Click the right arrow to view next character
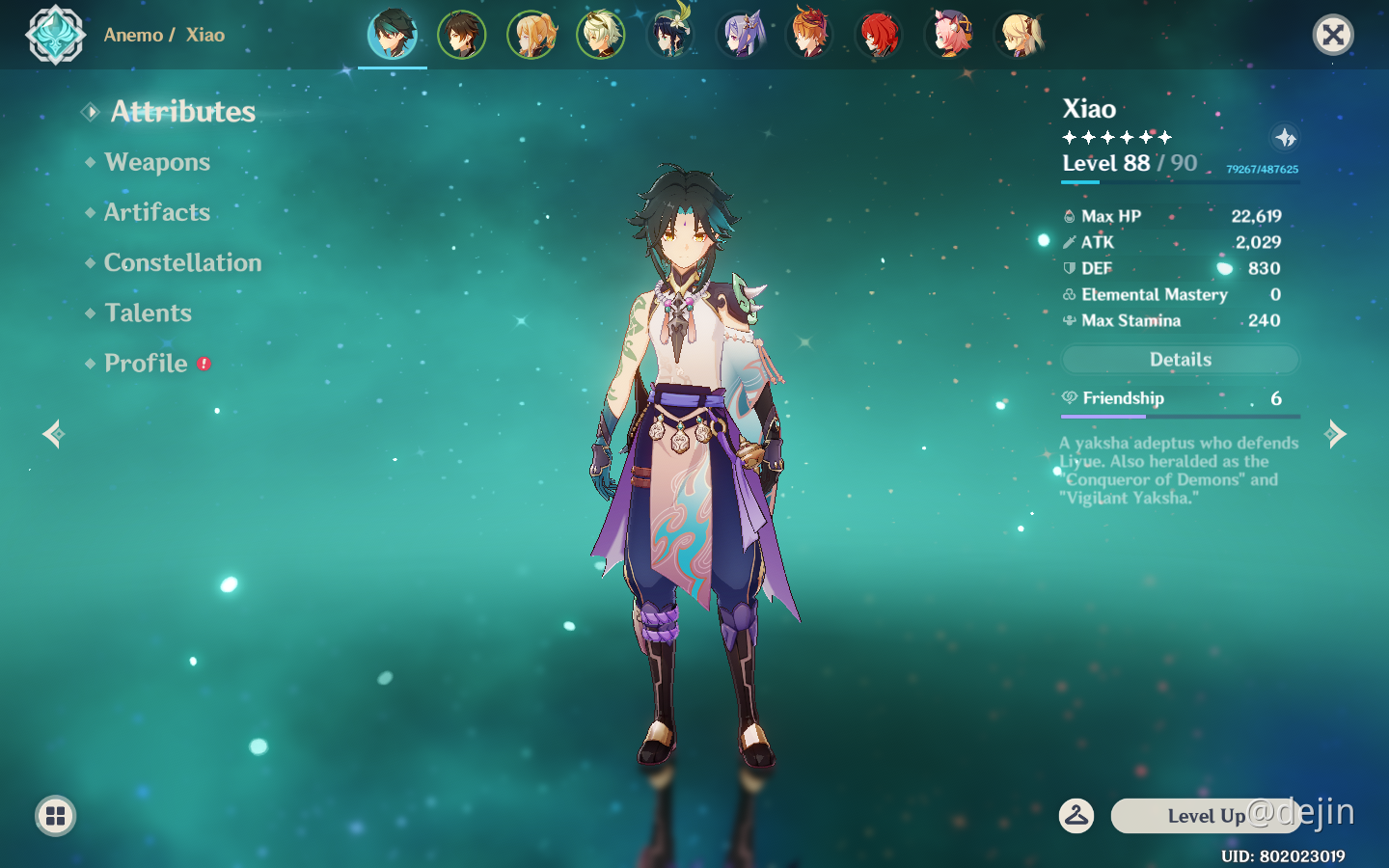Image resolution: width=1389 pixels, height=868 pixels. pos(1336,434)
